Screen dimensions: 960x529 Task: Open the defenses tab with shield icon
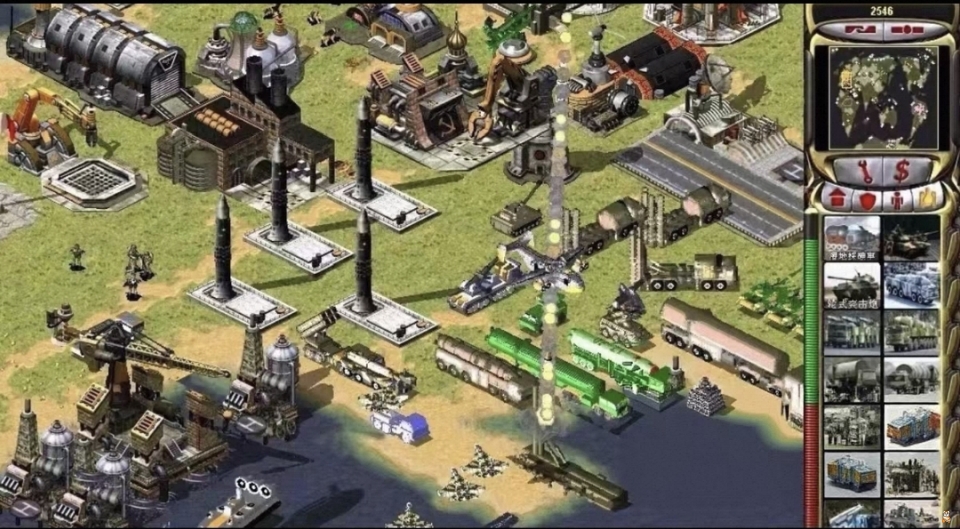pyautogui.click(x=866, y=199)
